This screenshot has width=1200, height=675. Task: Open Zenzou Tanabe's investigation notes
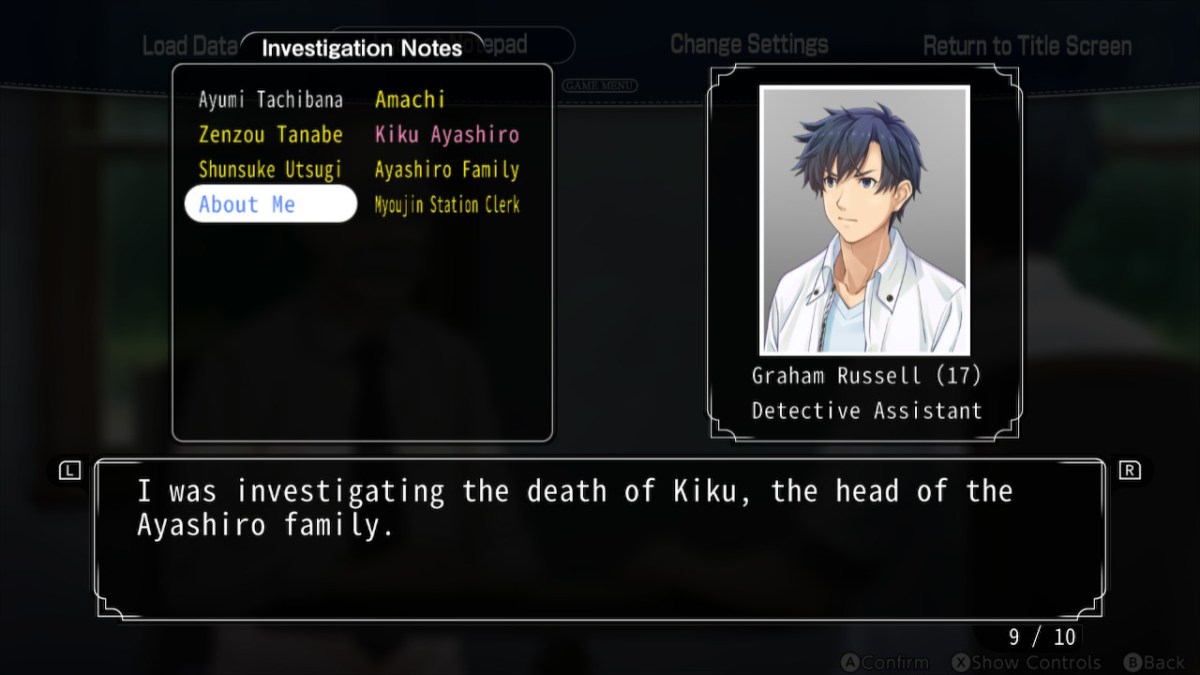point(270,135)
